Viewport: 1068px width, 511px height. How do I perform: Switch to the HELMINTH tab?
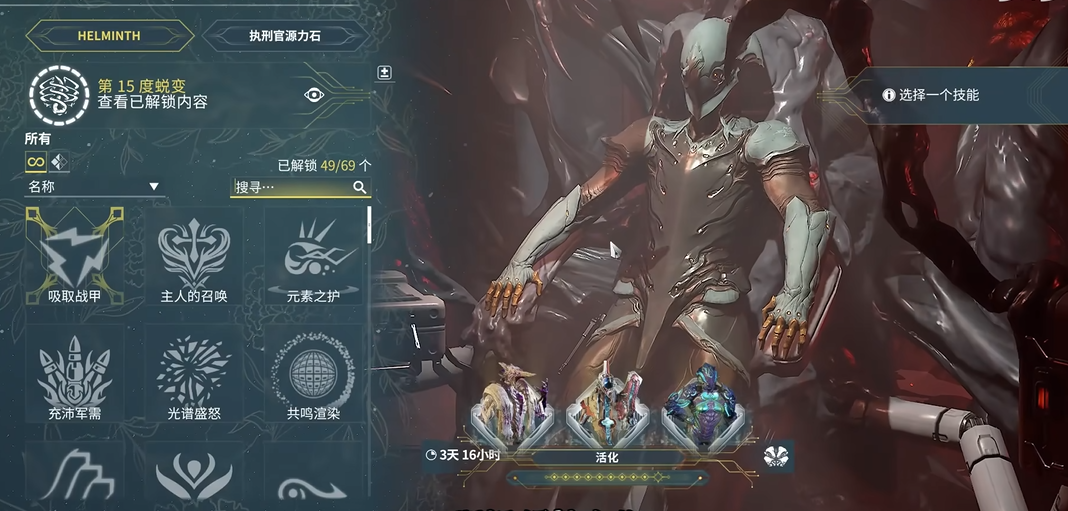pos(109,36)
